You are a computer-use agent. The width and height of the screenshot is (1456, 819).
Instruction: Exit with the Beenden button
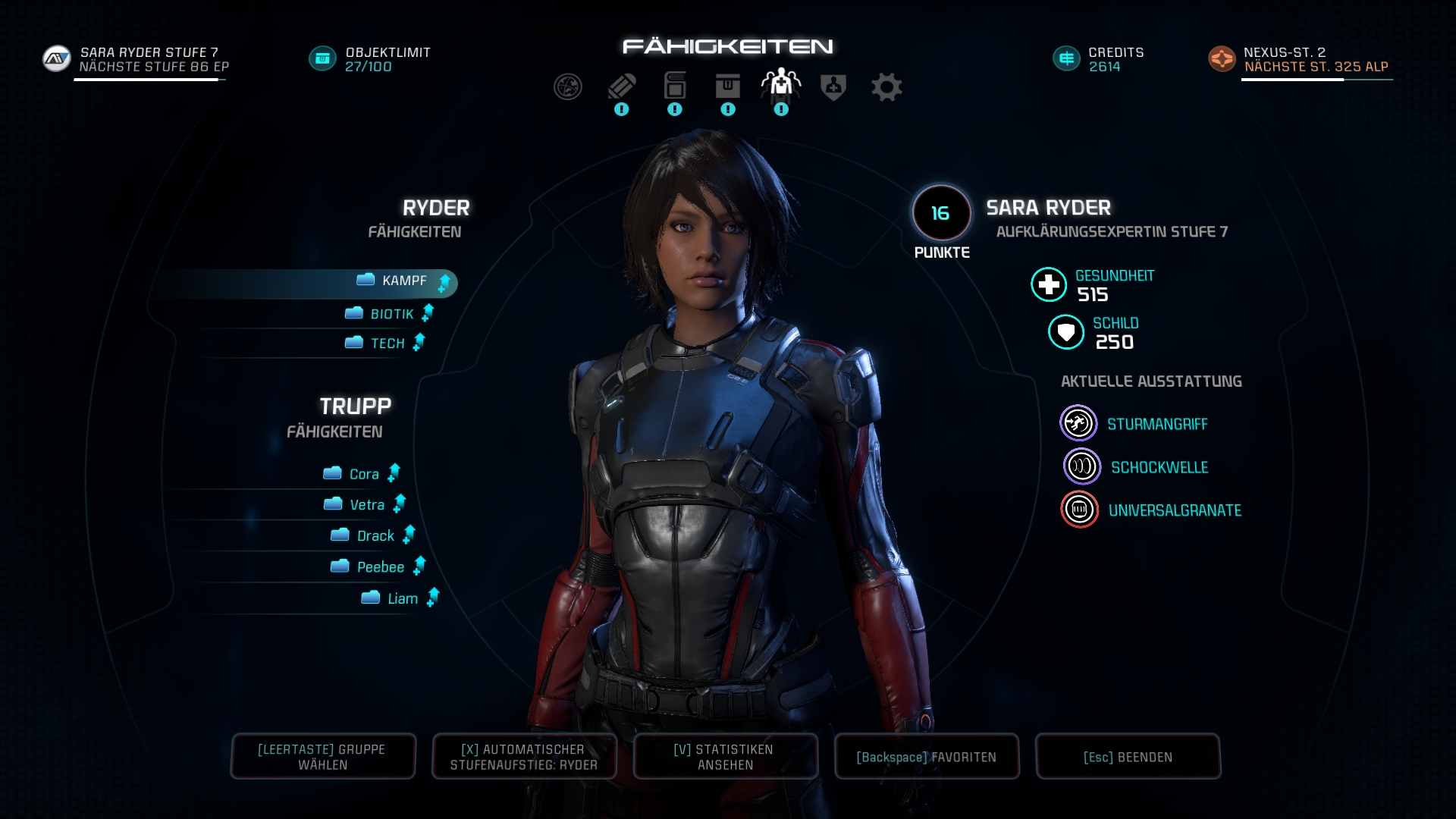point(1128,757)
